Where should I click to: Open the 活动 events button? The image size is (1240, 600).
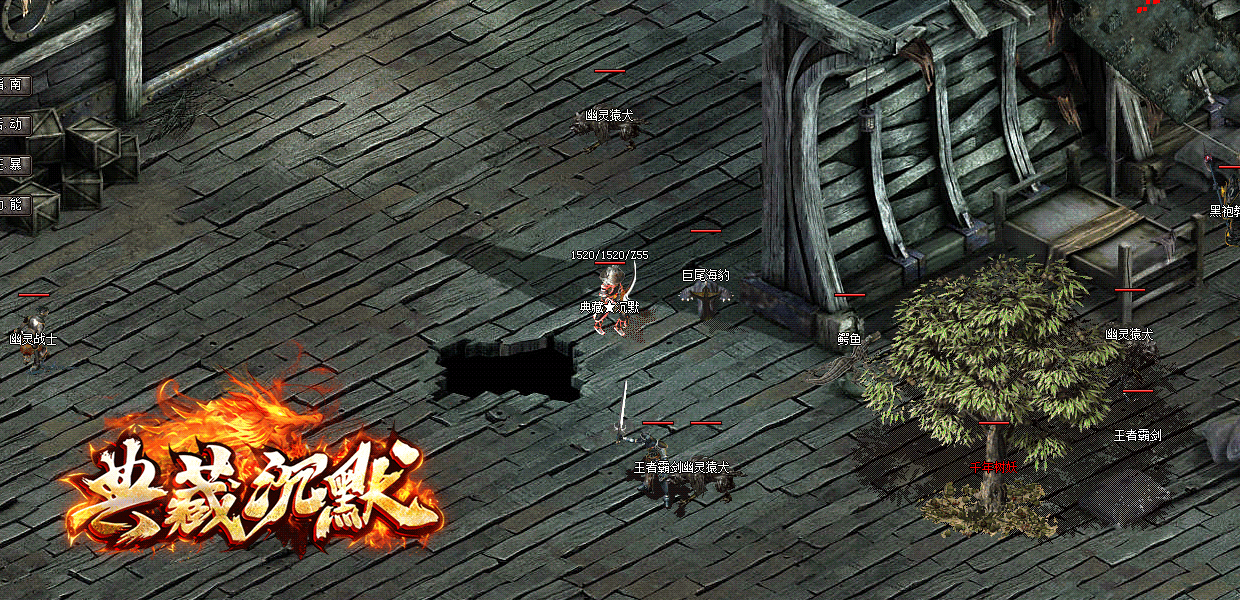pos(14,125)
